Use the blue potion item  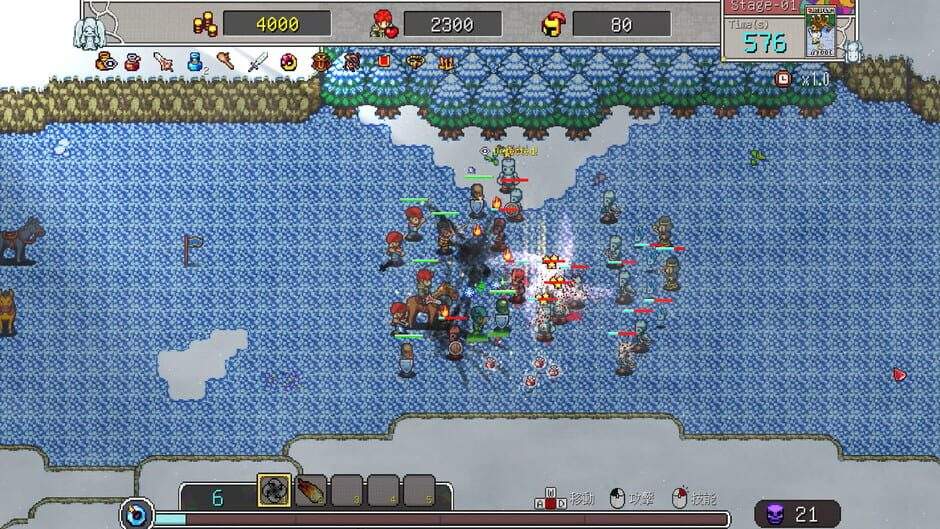coord(196,62)
